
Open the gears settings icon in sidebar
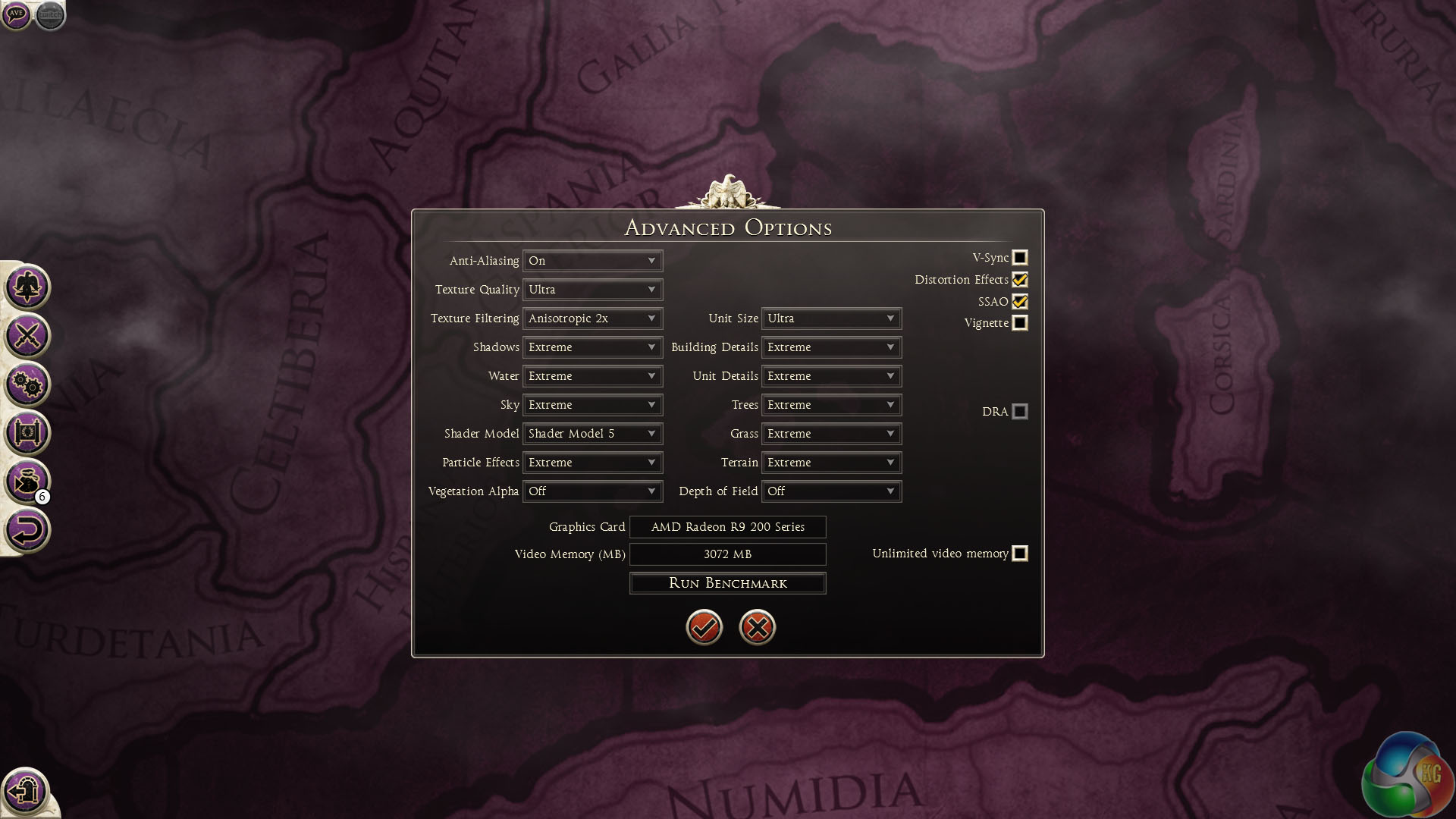point(27,384)
